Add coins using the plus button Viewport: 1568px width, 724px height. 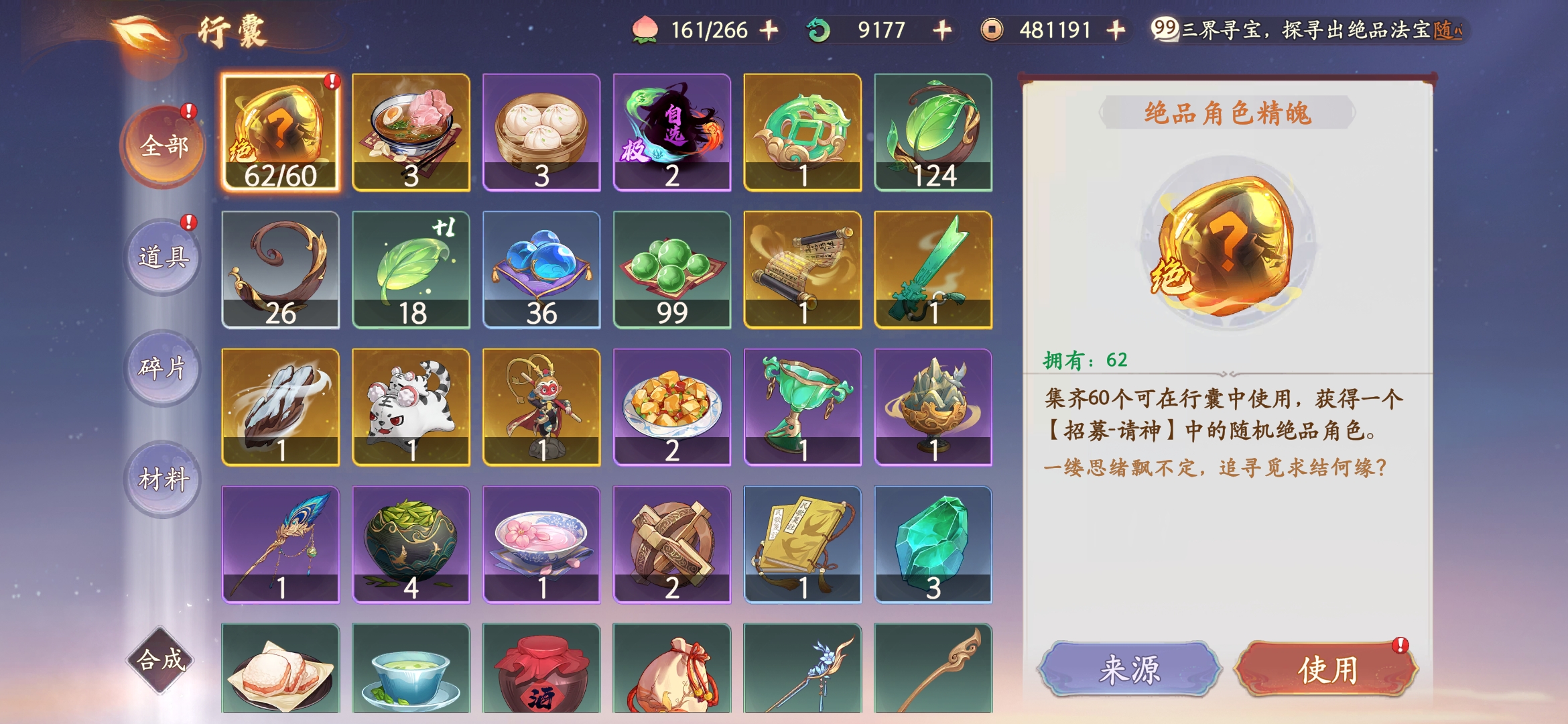coord(1116,30)
